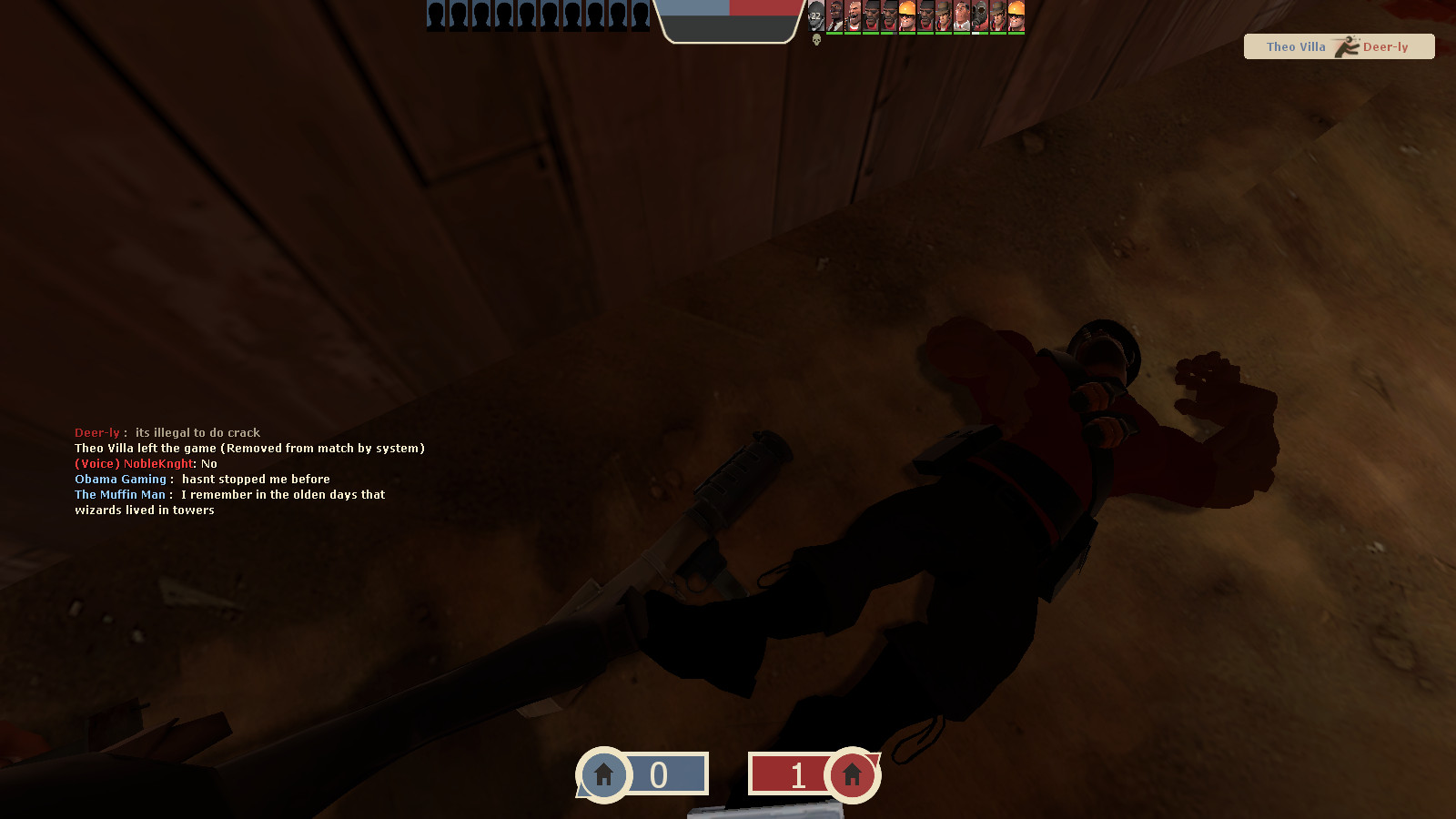Screen dimensions: 1456x819
Task: Click the Heavy class portrait
Action: [855, 15]
